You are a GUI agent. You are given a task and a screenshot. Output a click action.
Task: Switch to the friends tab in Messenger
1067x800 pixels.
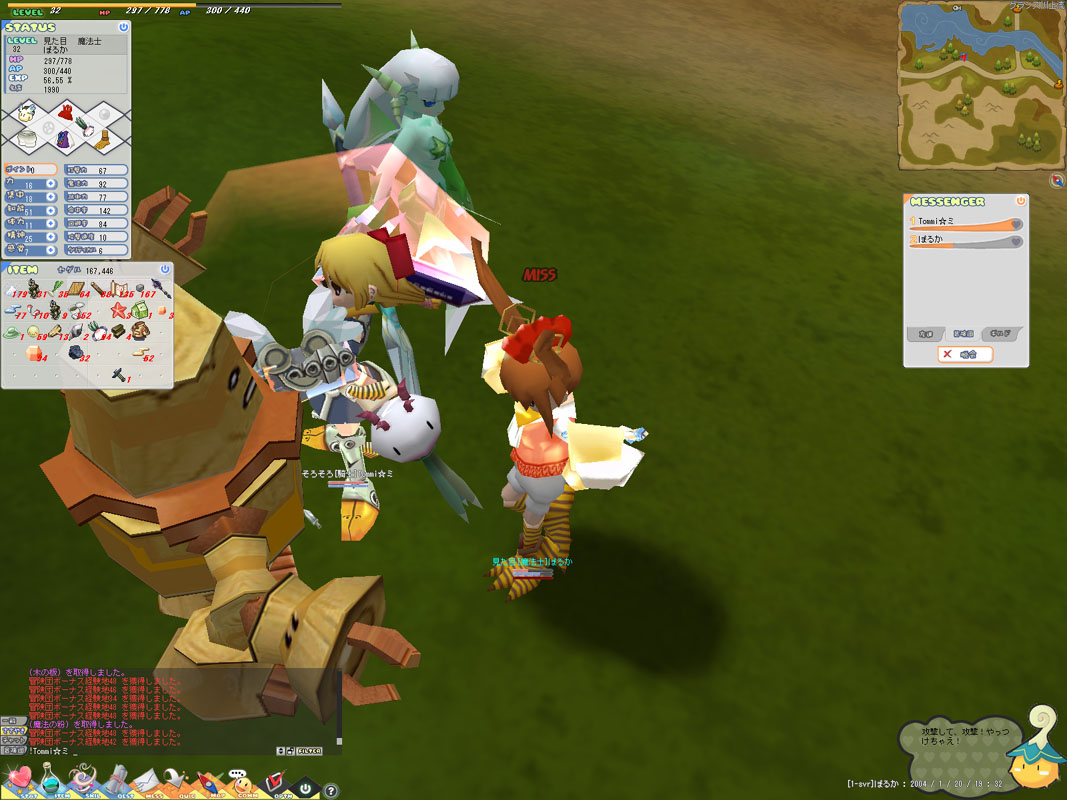[x=927, y=334]
